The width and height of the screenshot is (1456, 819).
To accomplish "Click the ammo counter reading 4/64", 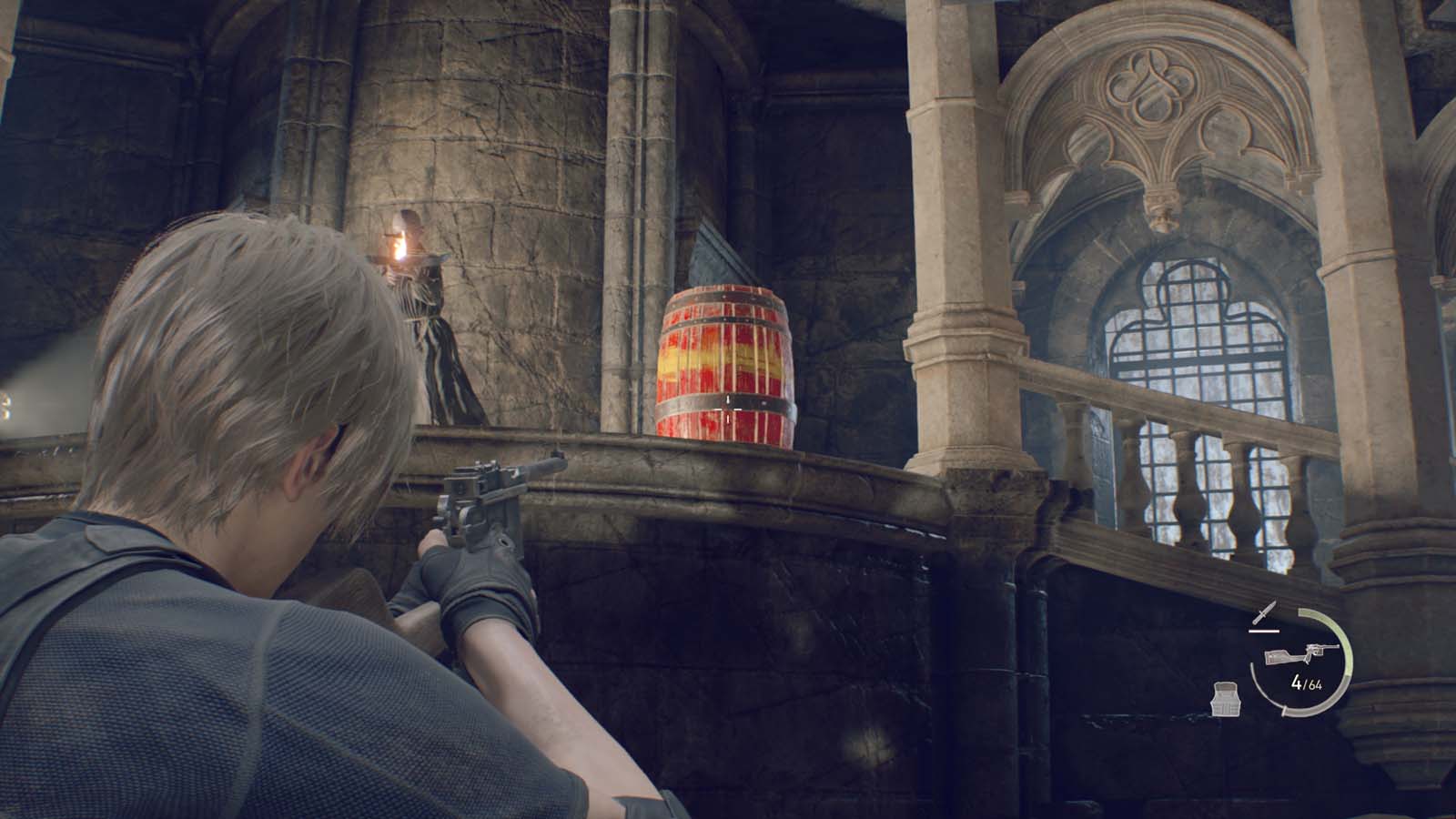I will point(1306,683).
